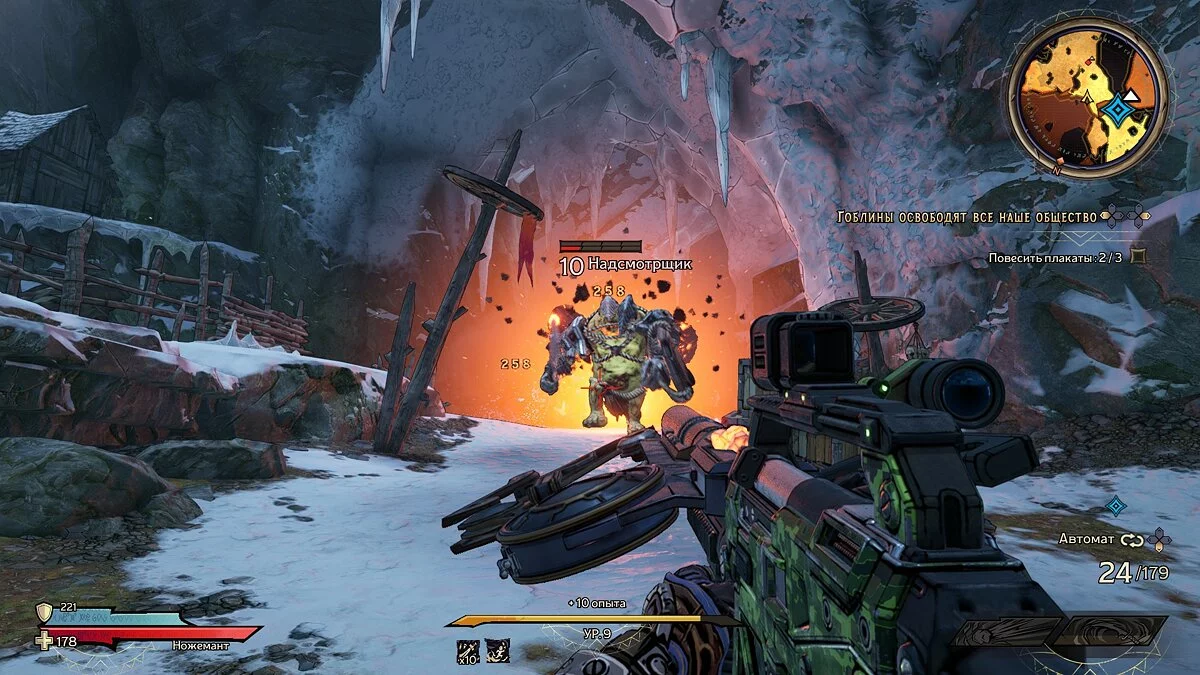This screenshot has height=675, width=1200.
Task: Open the circular minimap
Action: point(1087,99)
